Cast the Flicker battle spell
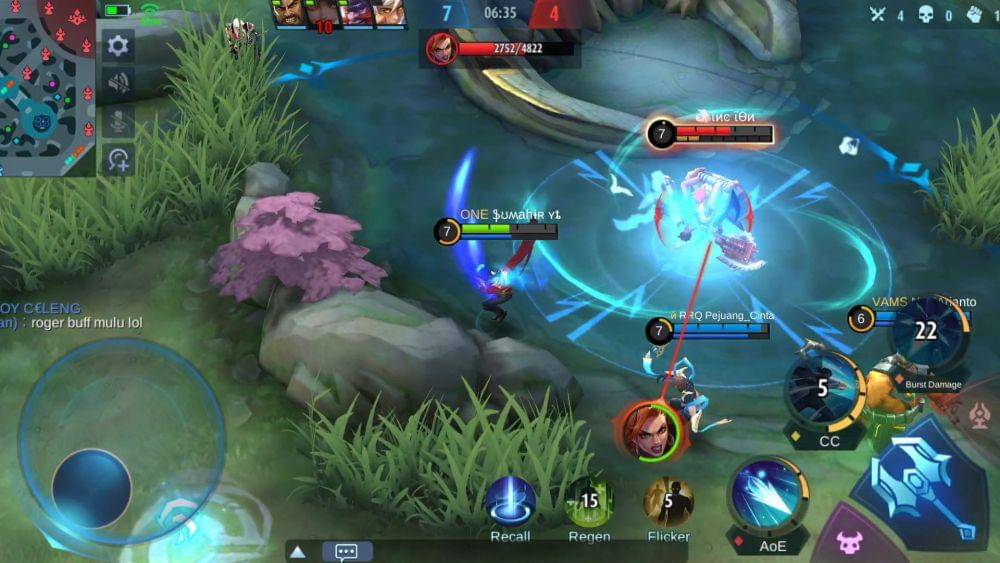Image resolution: width=1000 pixels, height=563 pixels. (x=668, y=502)
